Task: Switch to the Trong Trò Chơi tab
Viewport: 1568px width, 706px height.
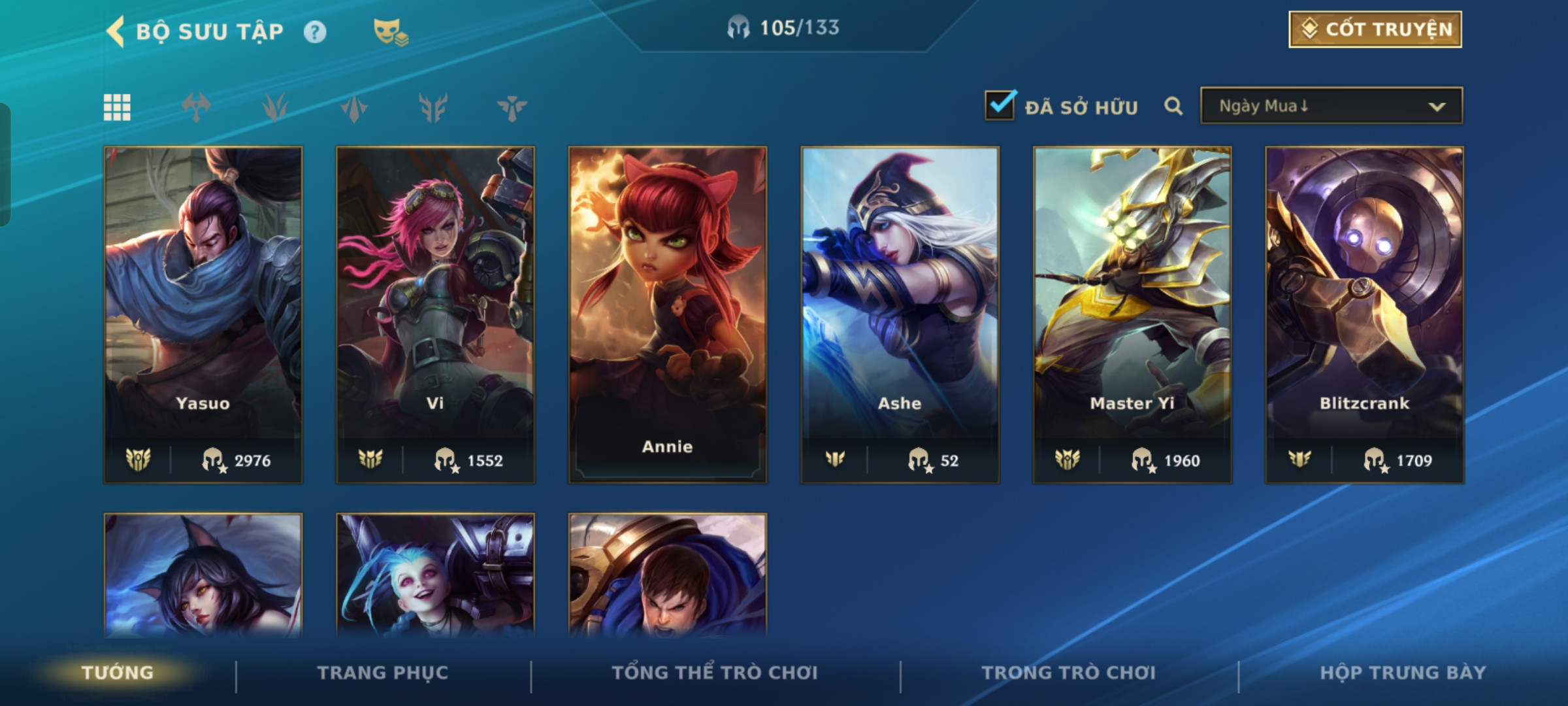Action: tap(1068, 673)
